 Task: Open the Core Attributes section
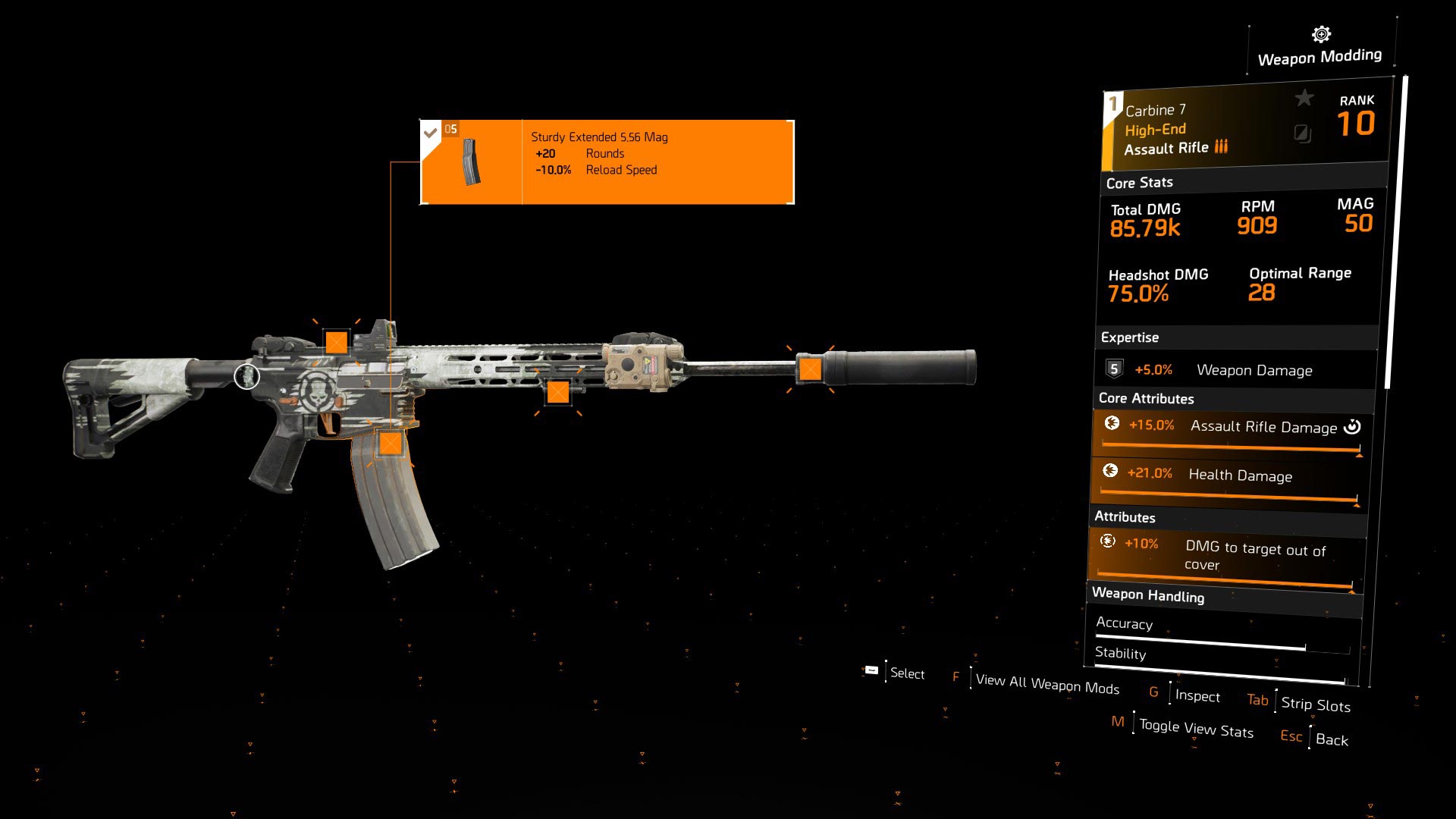(x=1146, y=398)
